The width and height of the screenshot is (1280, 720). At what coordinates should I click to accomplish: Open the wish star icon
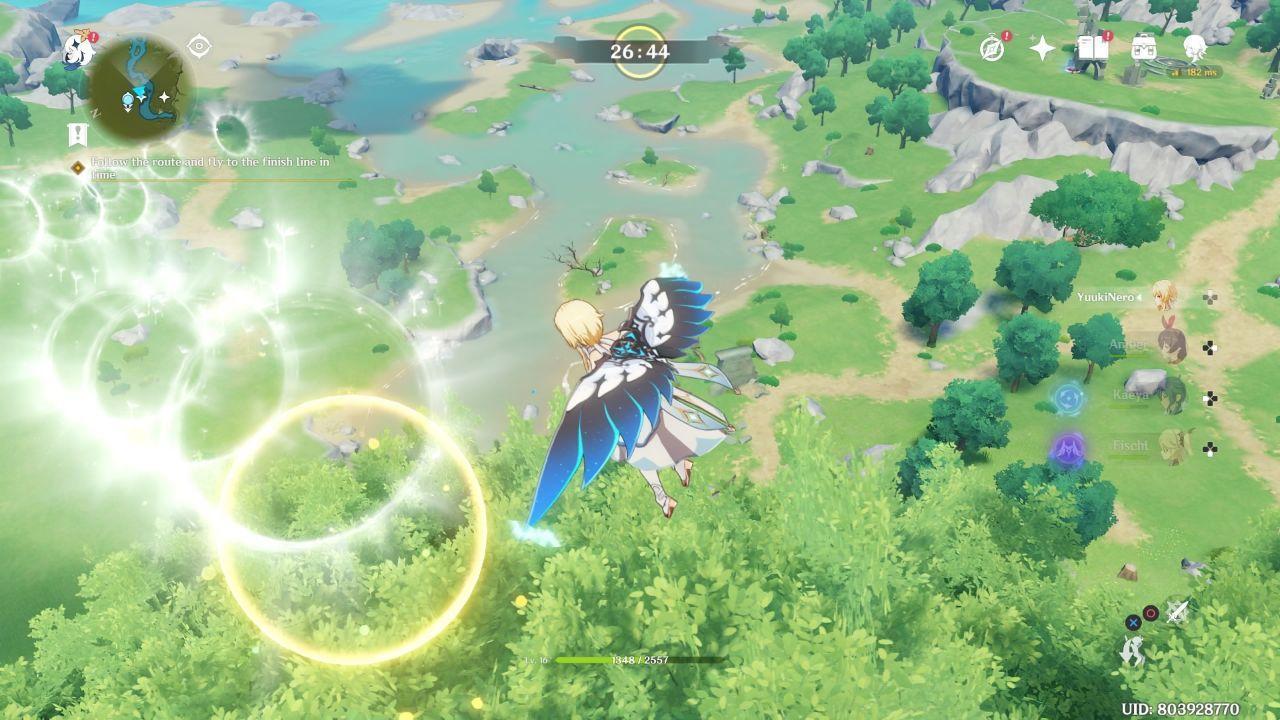tap(1042, 48)
